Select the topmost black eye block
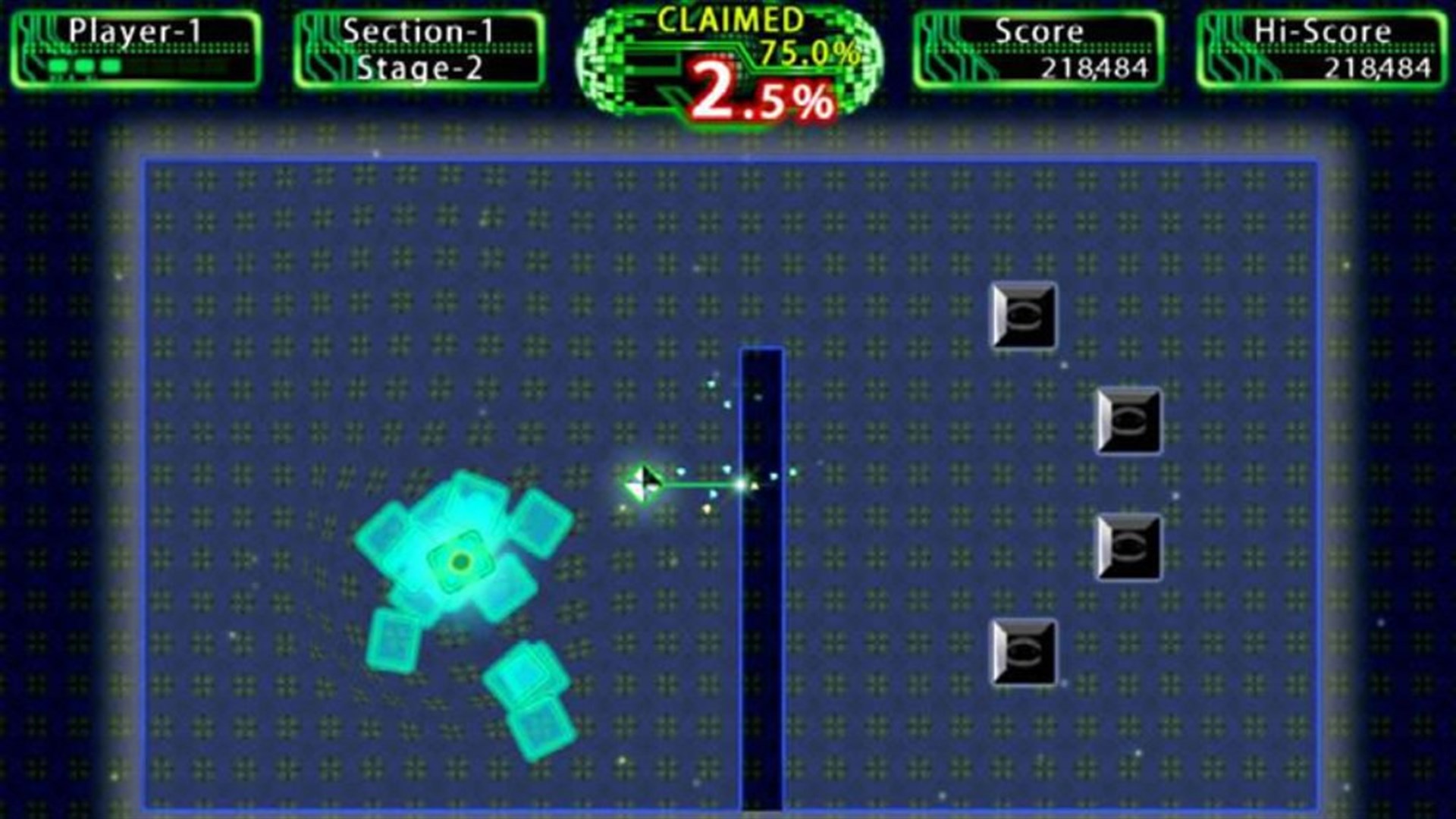 tap(1023, 314)
